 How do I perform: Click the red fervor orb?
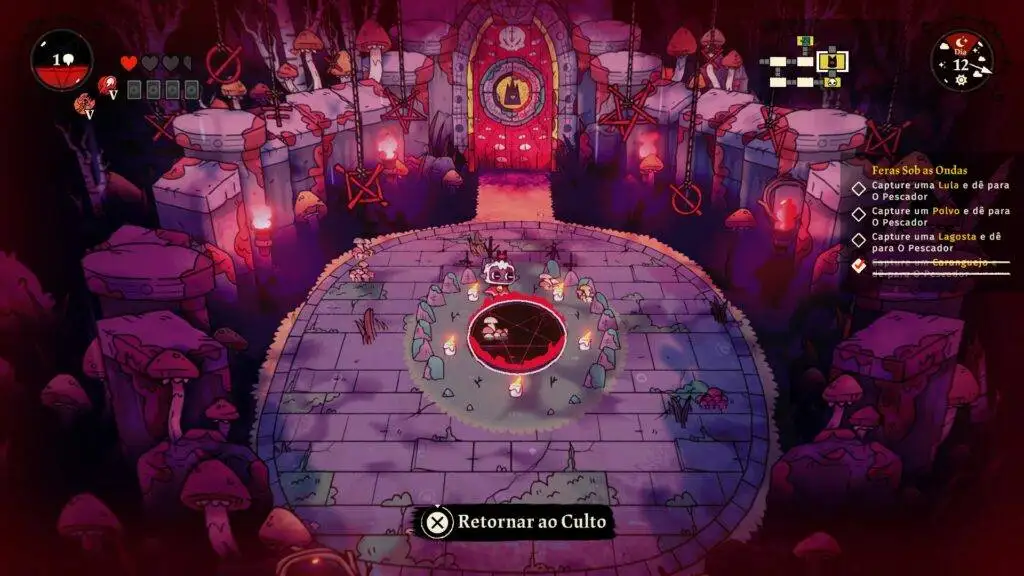point(62,61)
